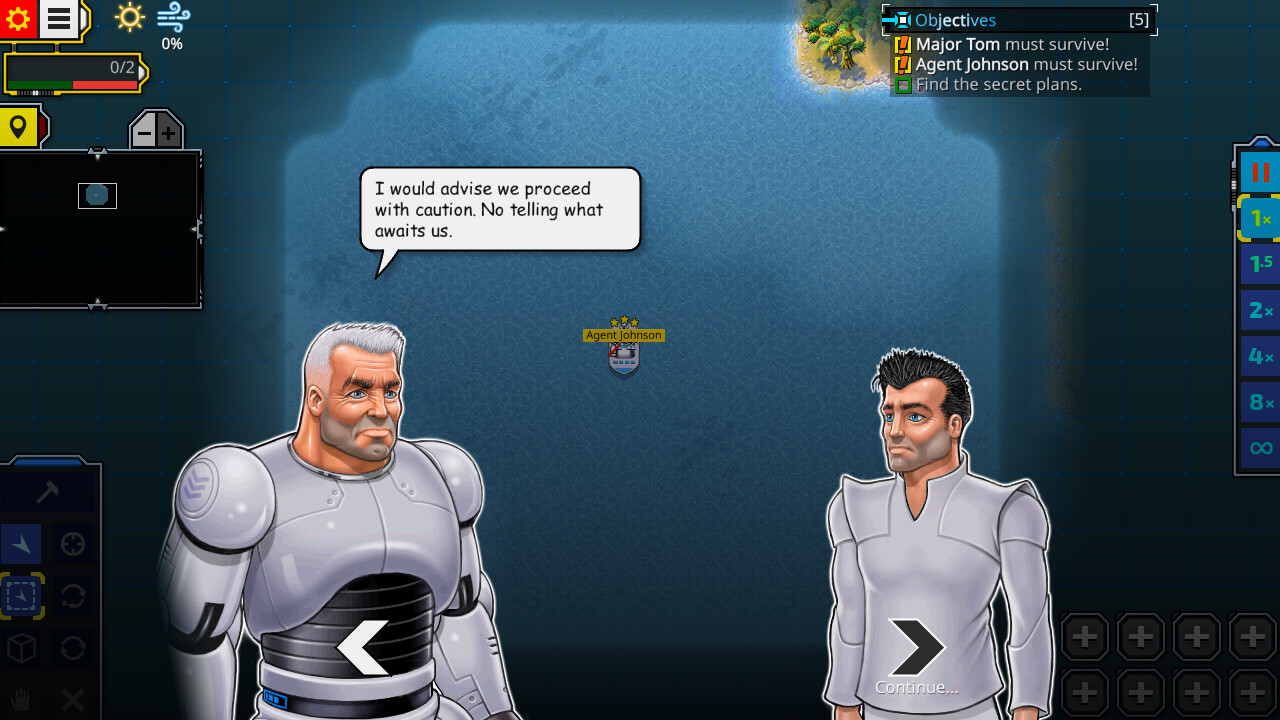Screen dimensions: 1280x720
Task: Toggle the location pin marker
Action: click(20, 127)
